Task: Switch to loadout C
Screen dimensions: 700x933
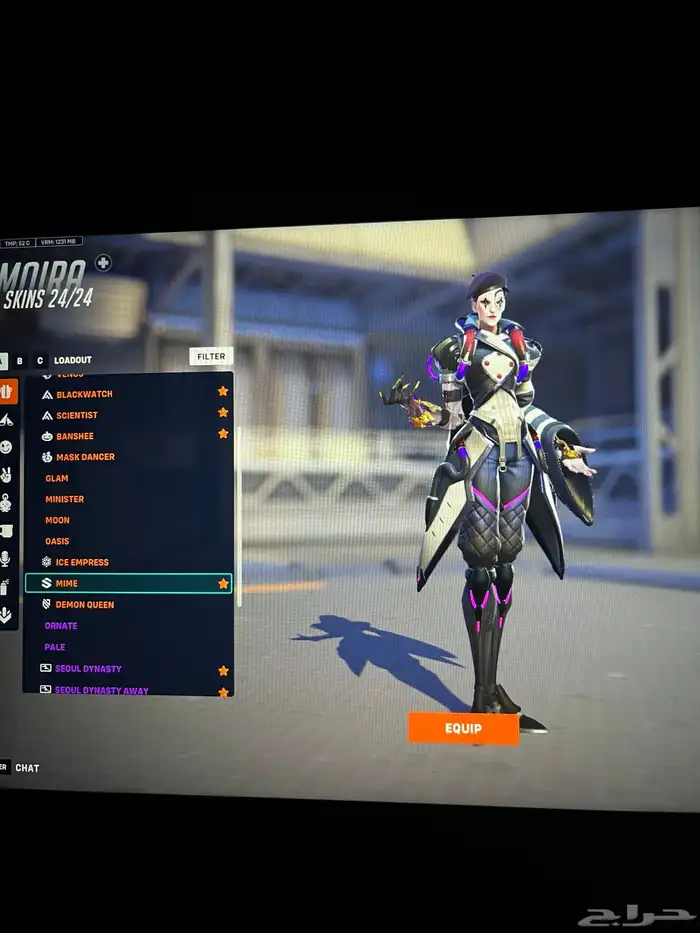Action: [40, 360]
